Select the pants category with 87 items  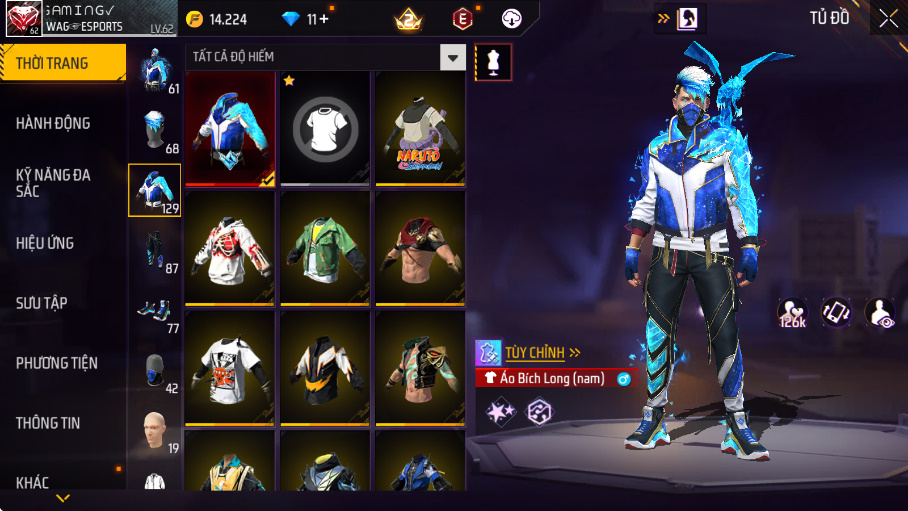pyautogui.click(x=154, y=250)
